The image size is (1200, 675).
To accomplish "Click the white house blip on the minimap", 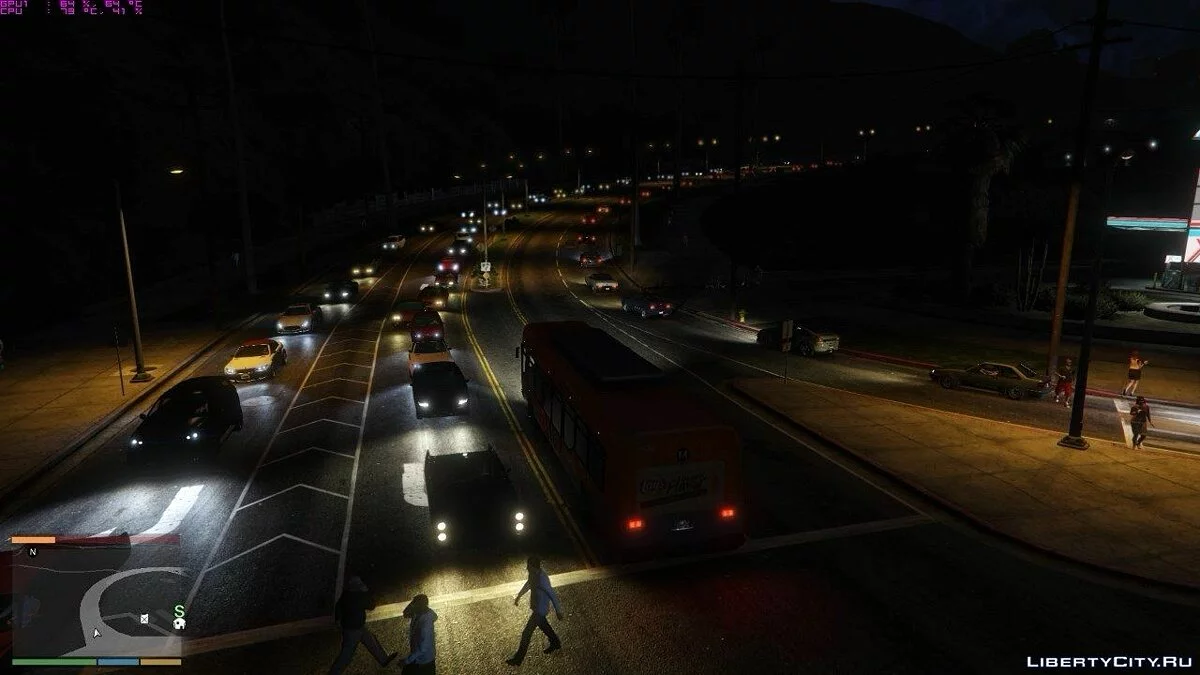I will click(x=179, y=624).
